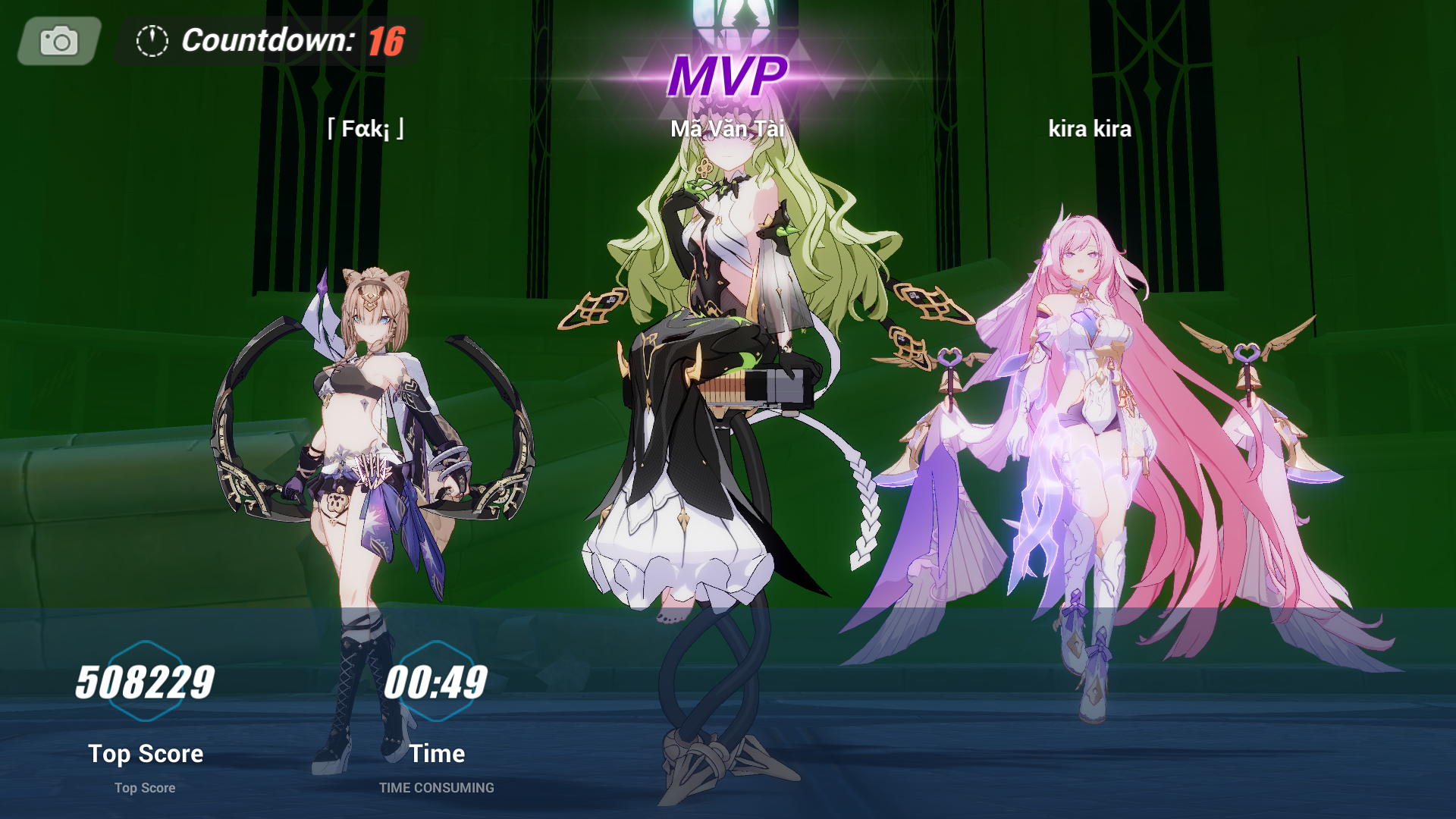
Task: Click the Top Score label
Action: [x=146, y=753]
